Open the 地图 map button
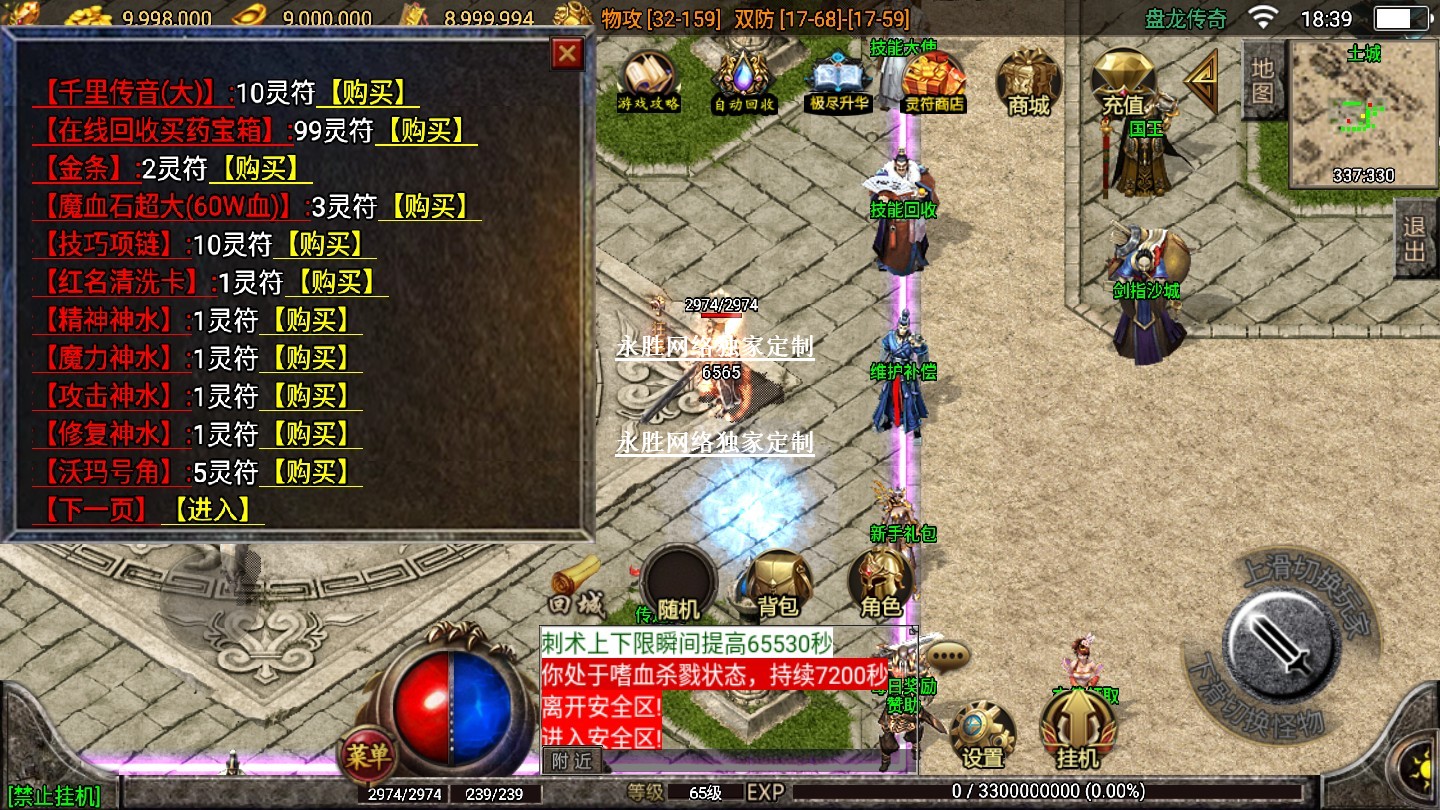 [1262, 80]
